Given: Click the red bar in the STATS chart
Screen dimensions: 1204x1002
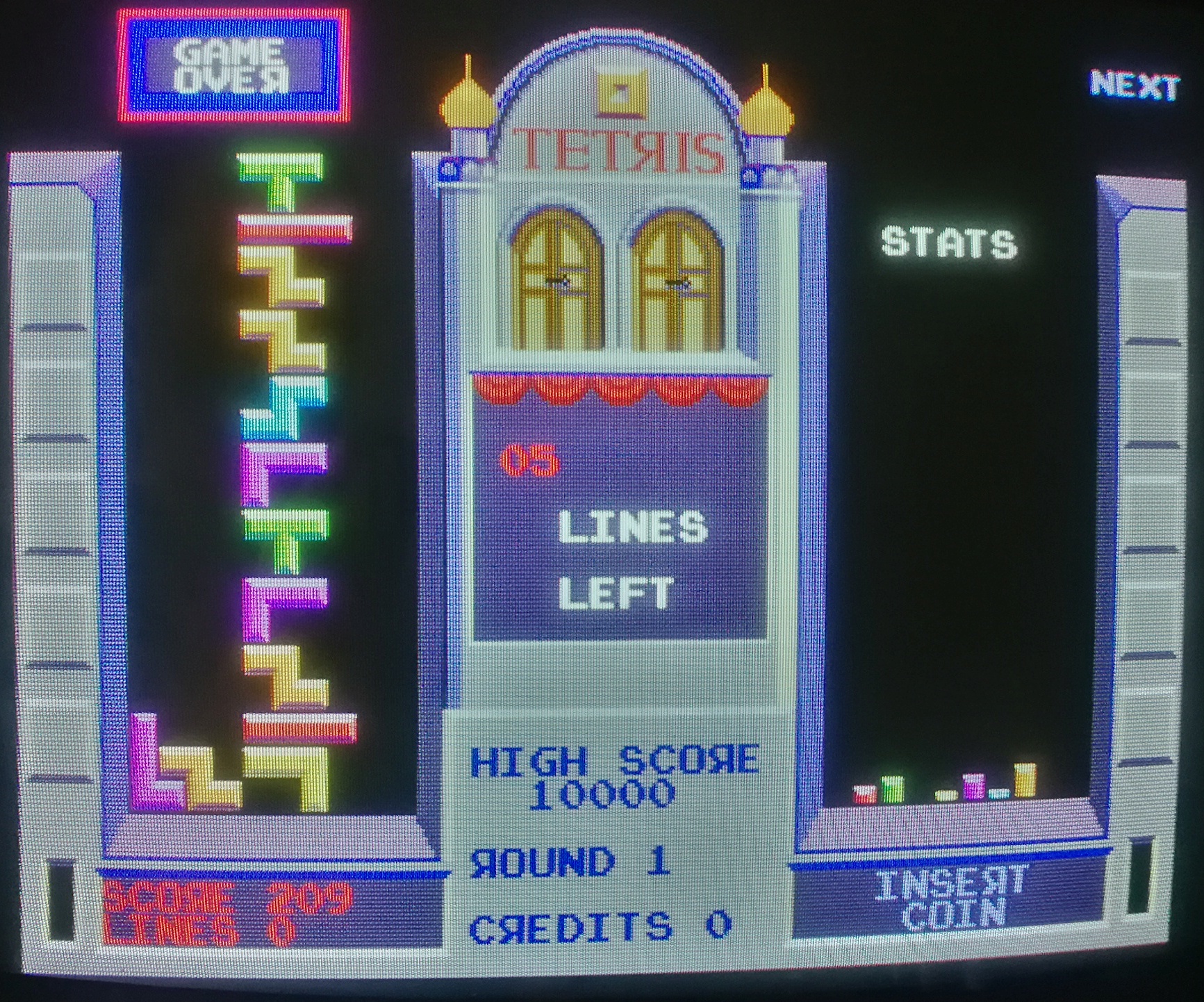Looking at the screenshot, I should 864,794.
